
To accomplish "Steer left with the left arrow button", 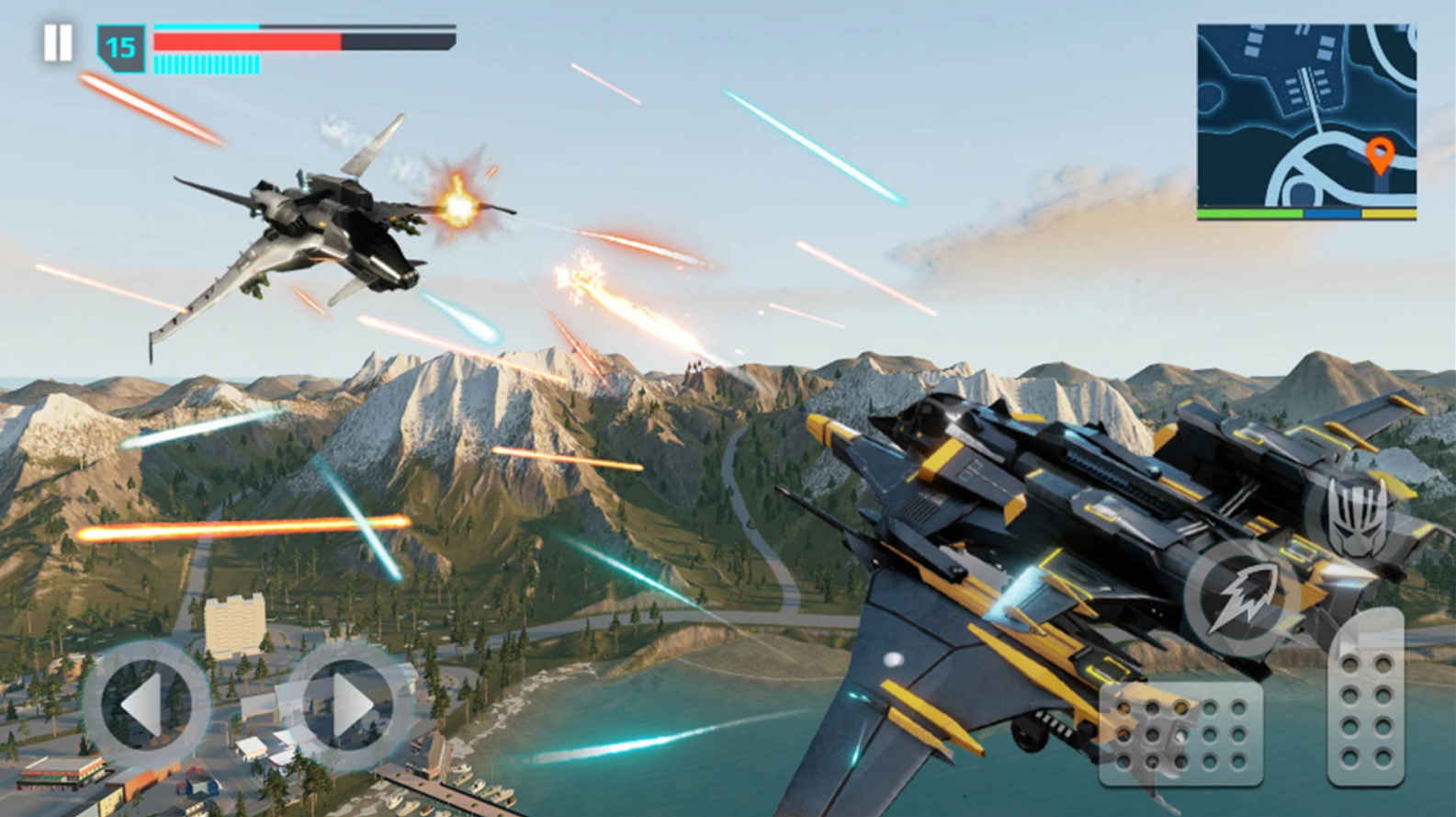I will click(147, 705).
